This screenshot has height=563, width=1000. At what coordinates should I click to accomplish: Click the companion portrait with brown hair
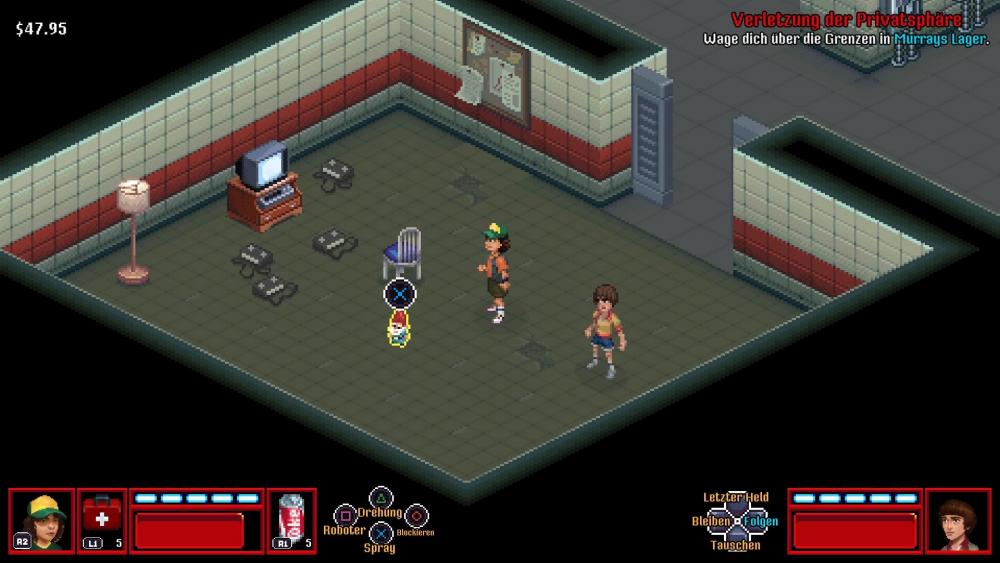pyautogui.click(x=957, y=520)
